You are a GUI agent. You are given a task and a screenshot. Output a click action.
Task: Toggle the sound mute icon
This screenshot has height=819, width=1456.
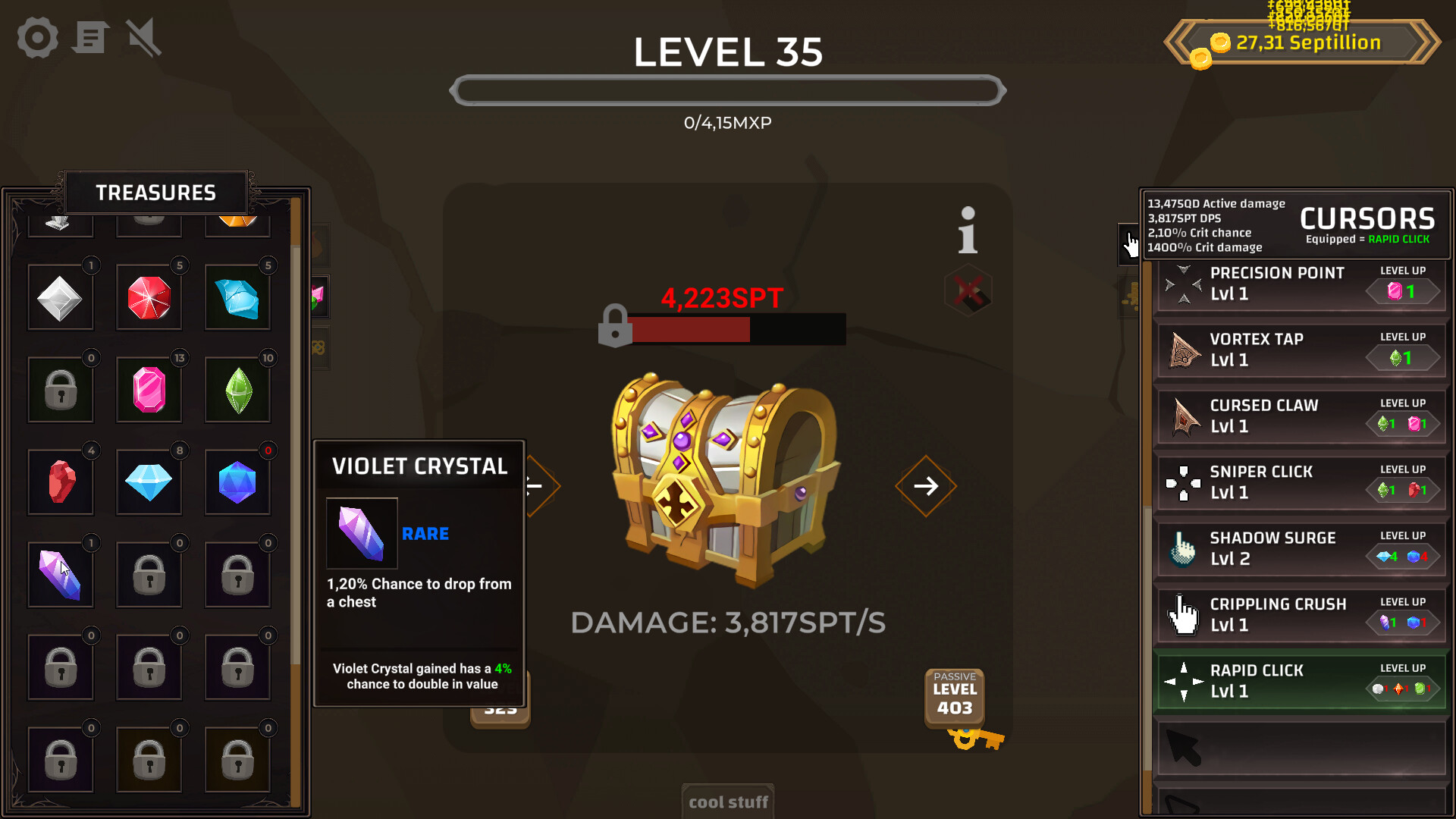(x=143, y=37)
